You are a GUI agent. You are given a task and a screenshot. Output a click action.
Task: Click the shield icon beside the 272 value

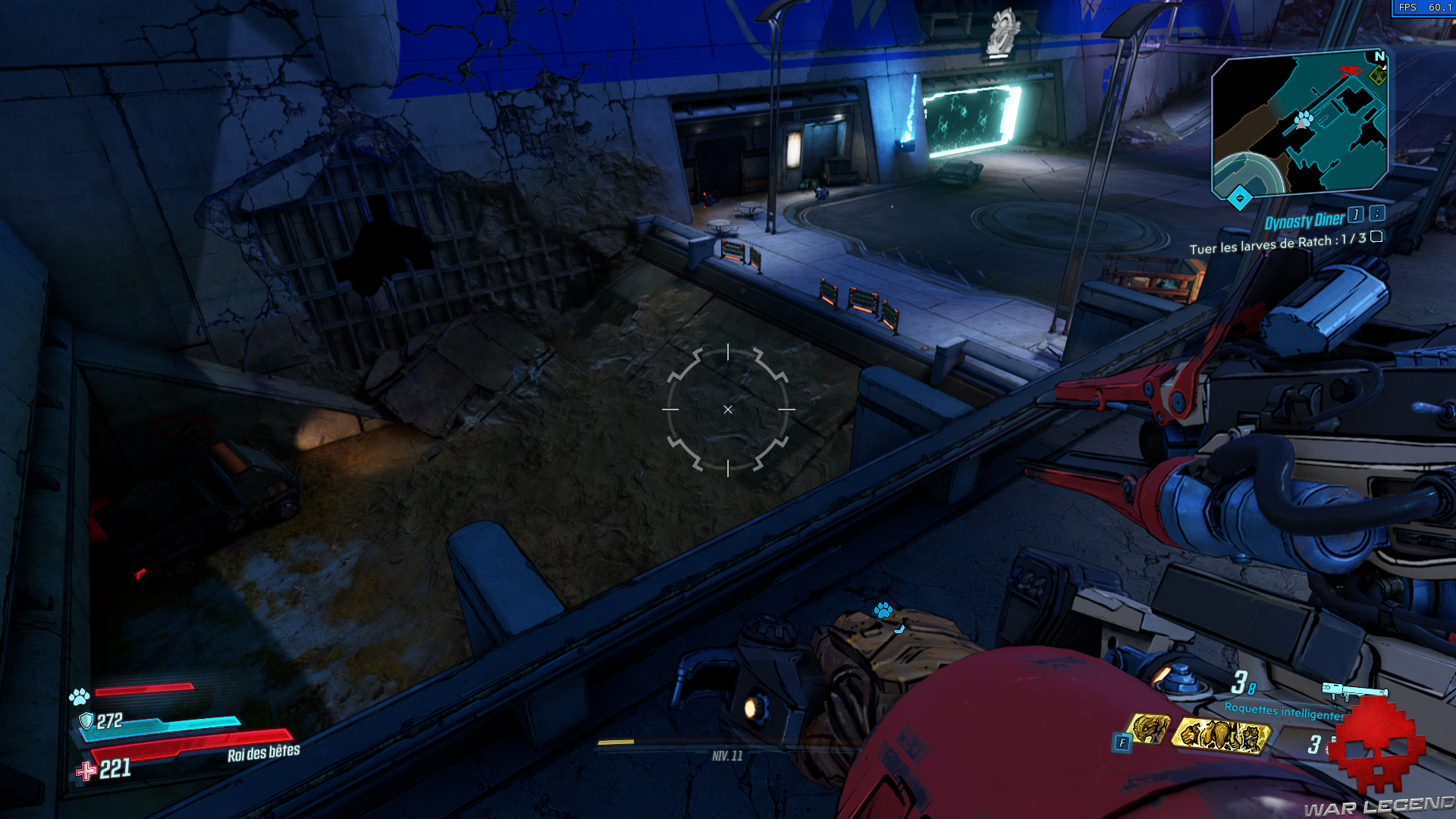[x=86, y=723]
